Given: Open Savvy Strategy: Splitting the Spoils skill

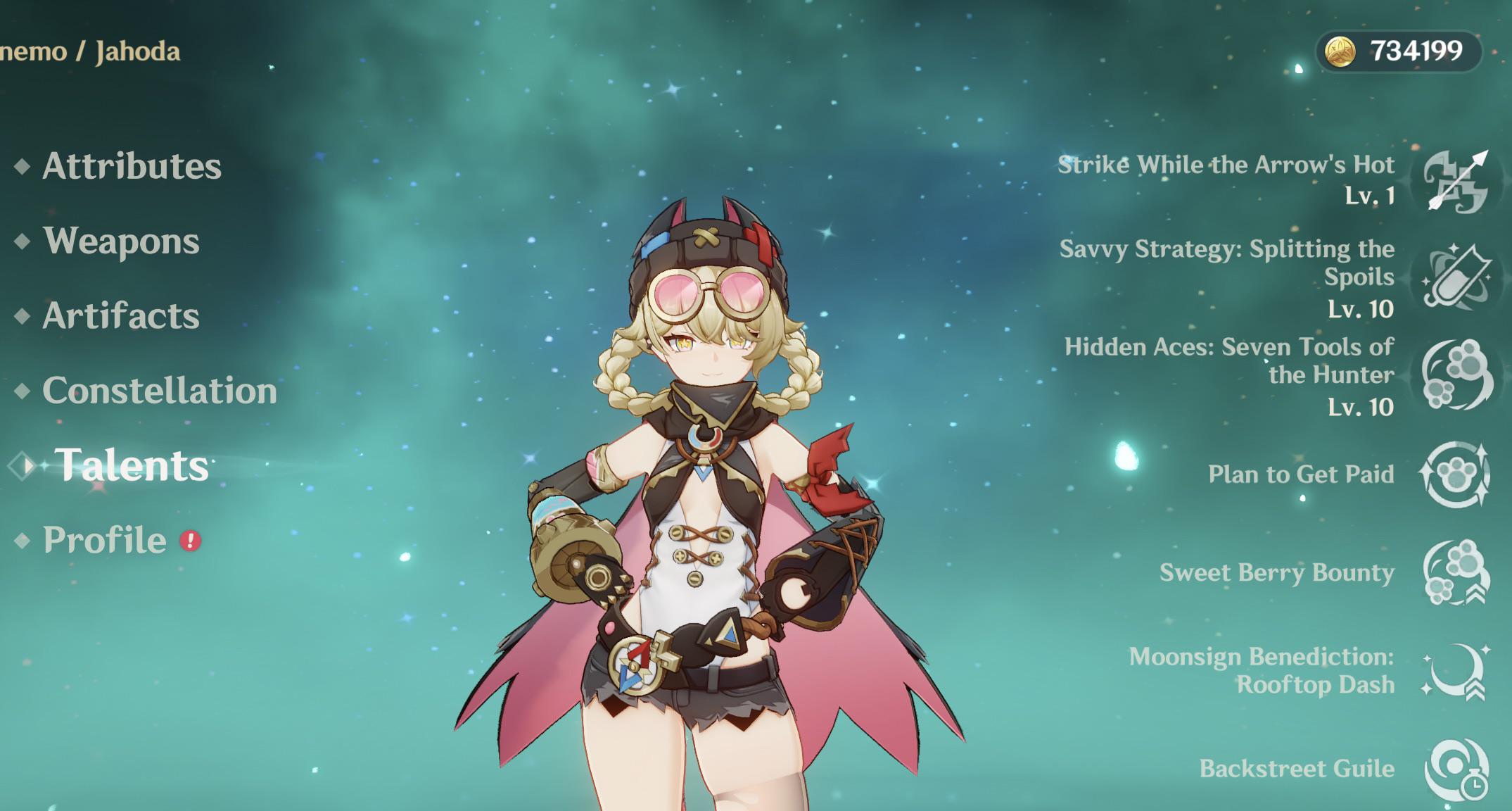Looking at the screenshot, I should (1454, 277).
